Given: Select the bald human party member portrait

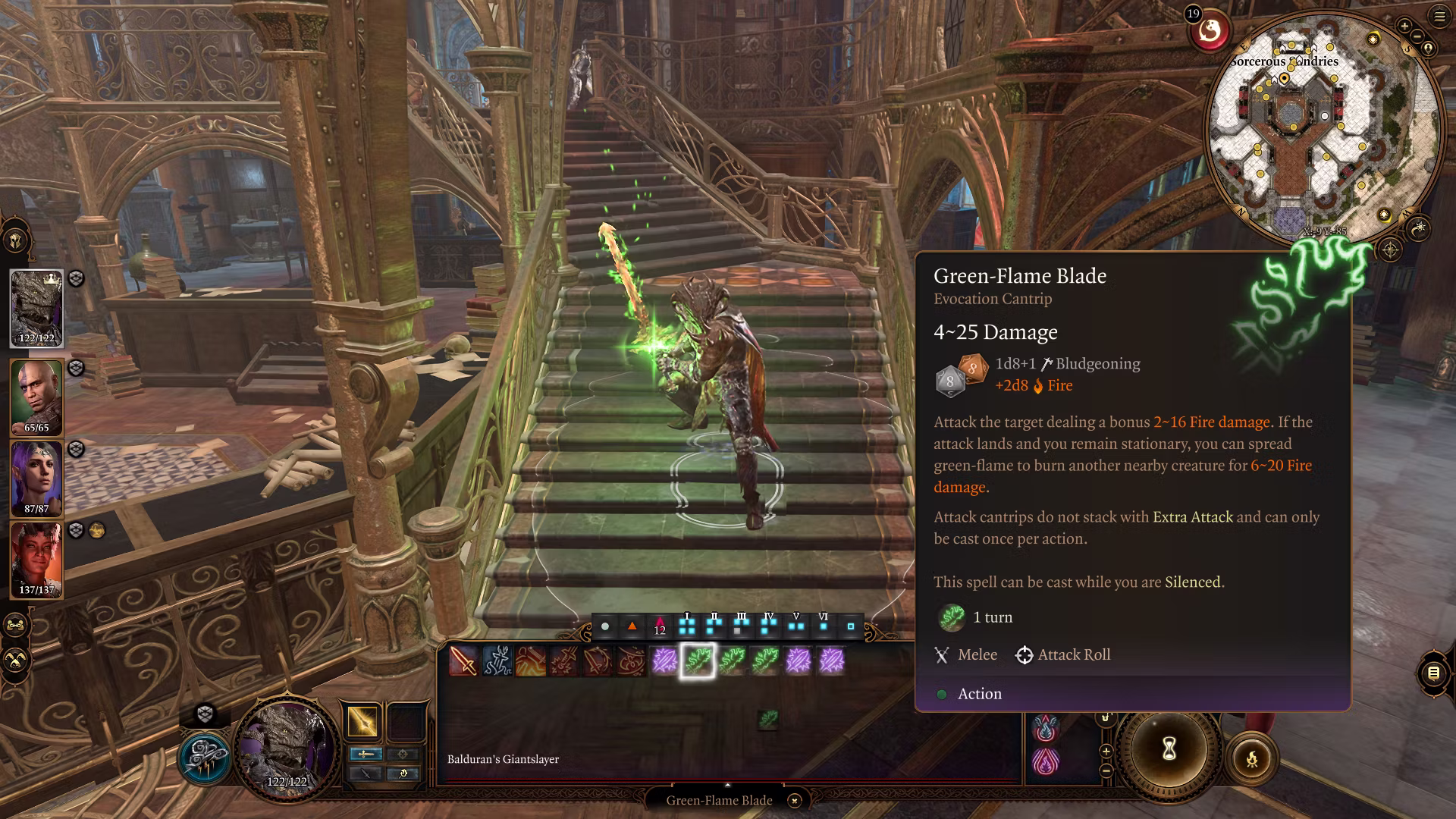Looking at the screenshot, I should 36,397.
